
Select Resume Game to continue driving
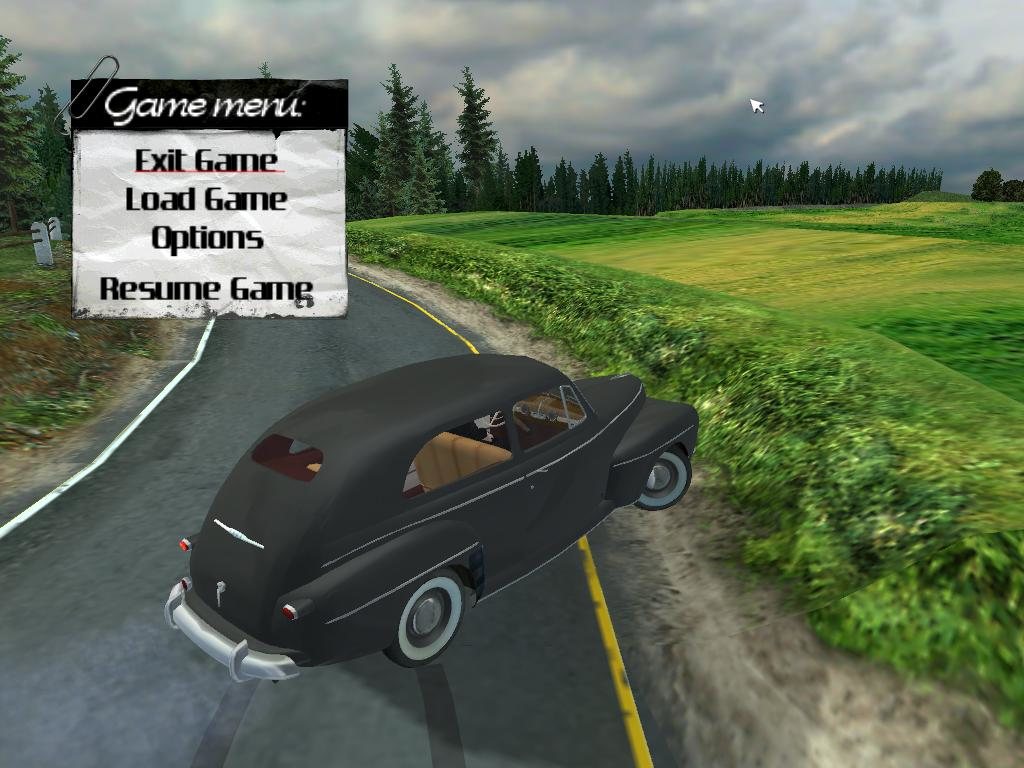coord(206,289)
